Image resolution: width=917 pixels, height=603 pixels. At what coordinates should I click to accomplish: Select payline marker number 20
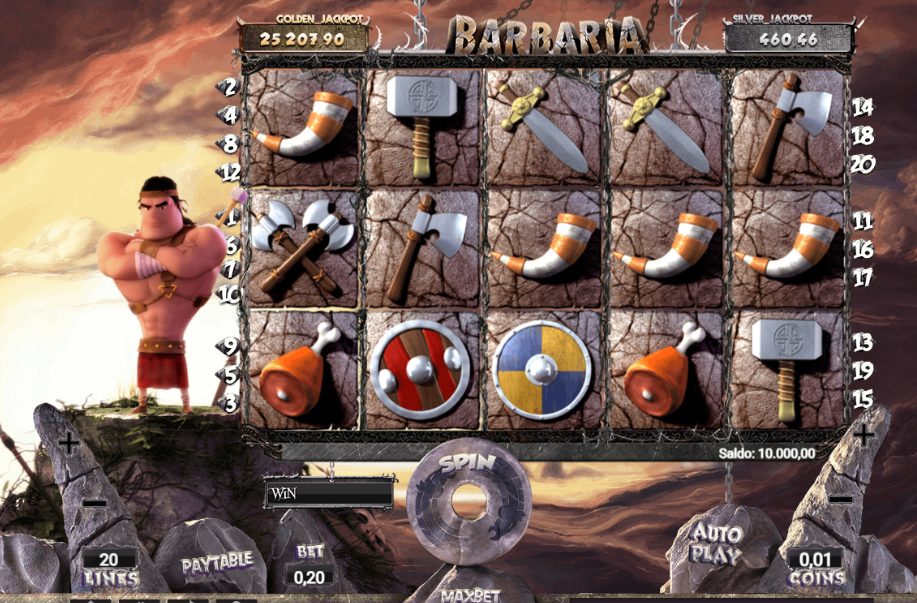[862, 163]
